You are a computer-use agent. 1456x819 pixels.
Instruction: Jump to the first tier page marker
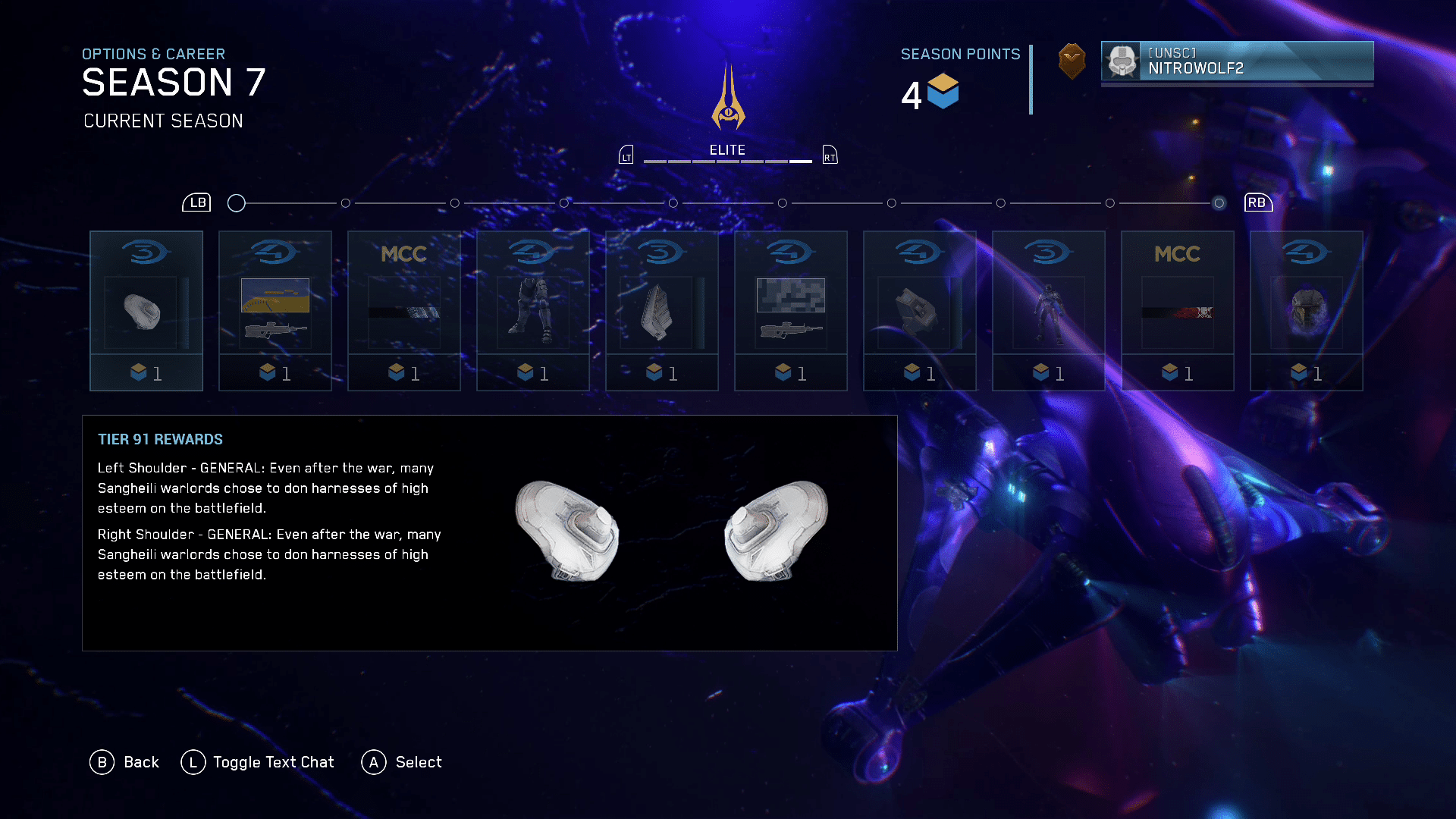[237, 203]
